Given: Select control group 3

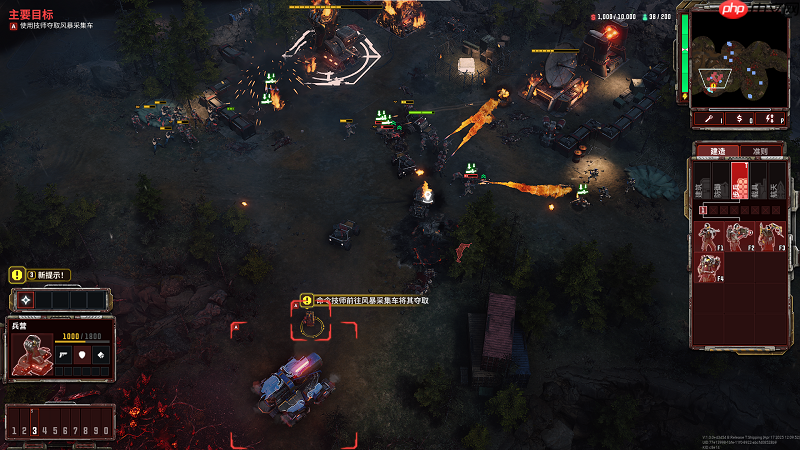Looking at the screenshot, I should coord(34,430).
